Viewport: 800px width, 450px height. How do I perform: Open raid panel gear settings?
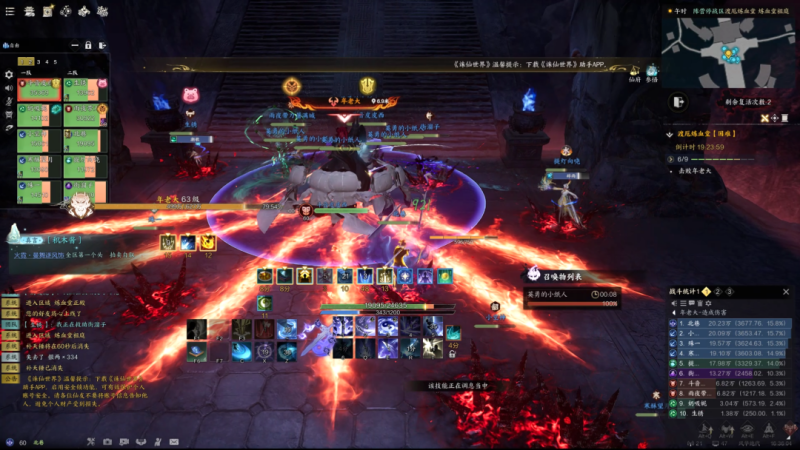click(9, 74)
